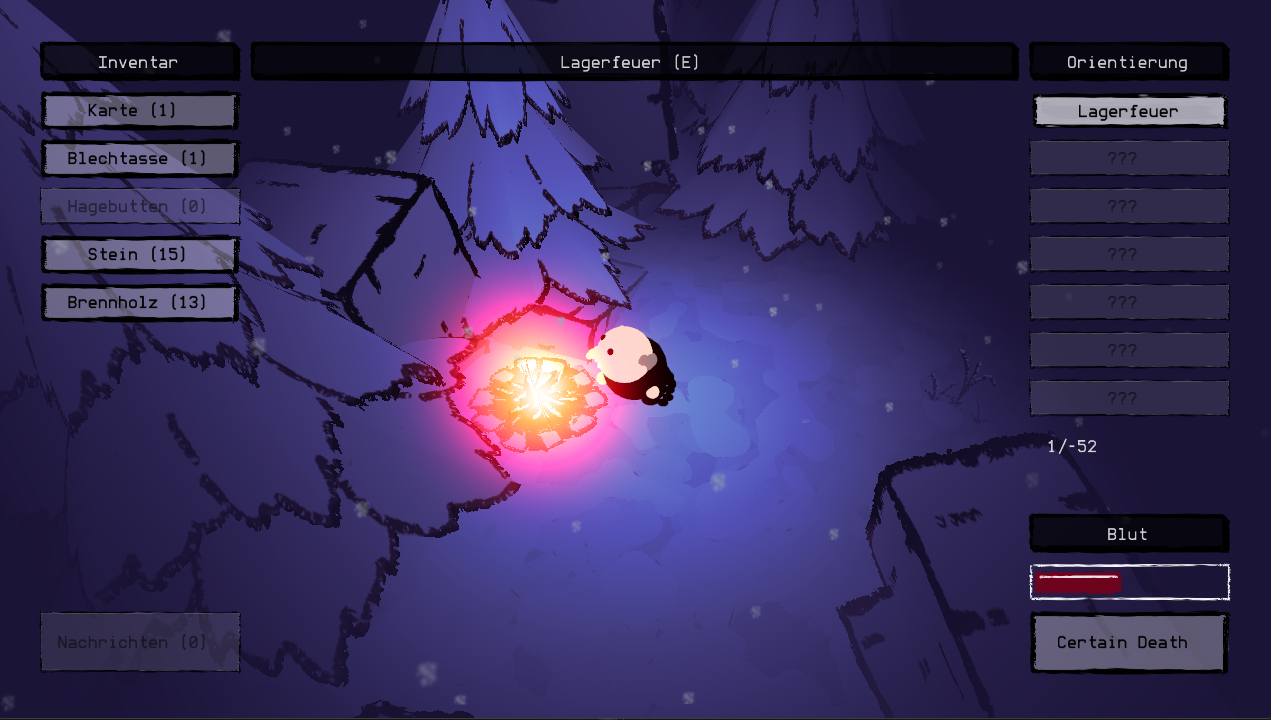Click the Hagebutten inventory entry
The height and width of the screenshot is (720, 1271).
pos(139,206)
